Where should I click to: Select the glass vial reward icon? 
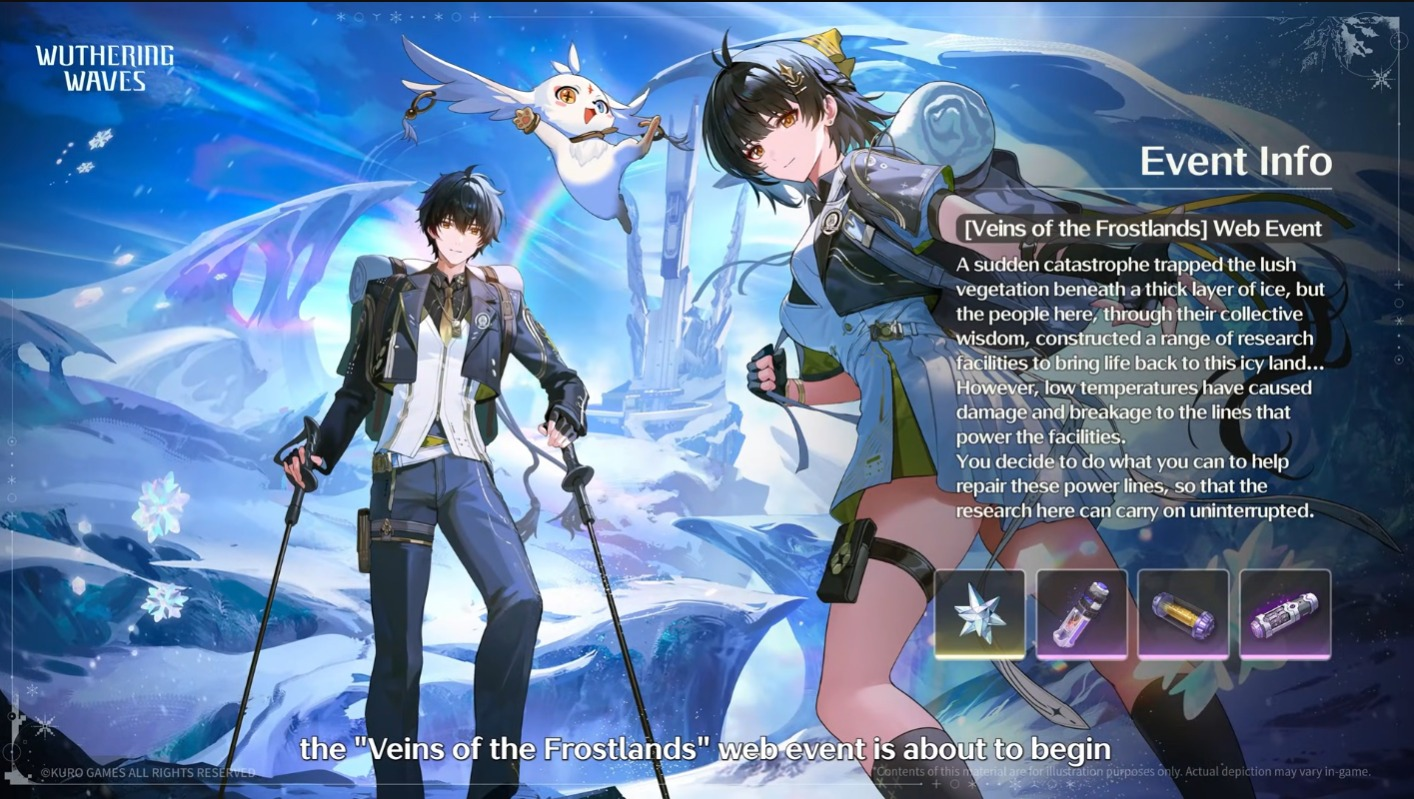[x=1082, y=614]
